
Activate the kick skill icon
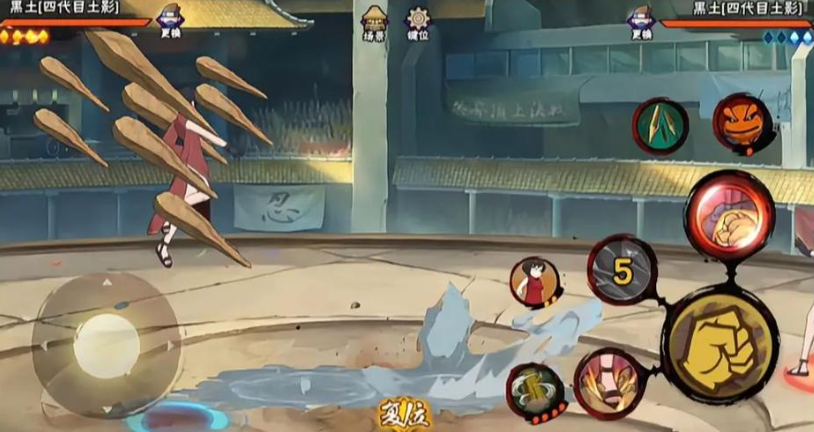(x=609, y=382)
